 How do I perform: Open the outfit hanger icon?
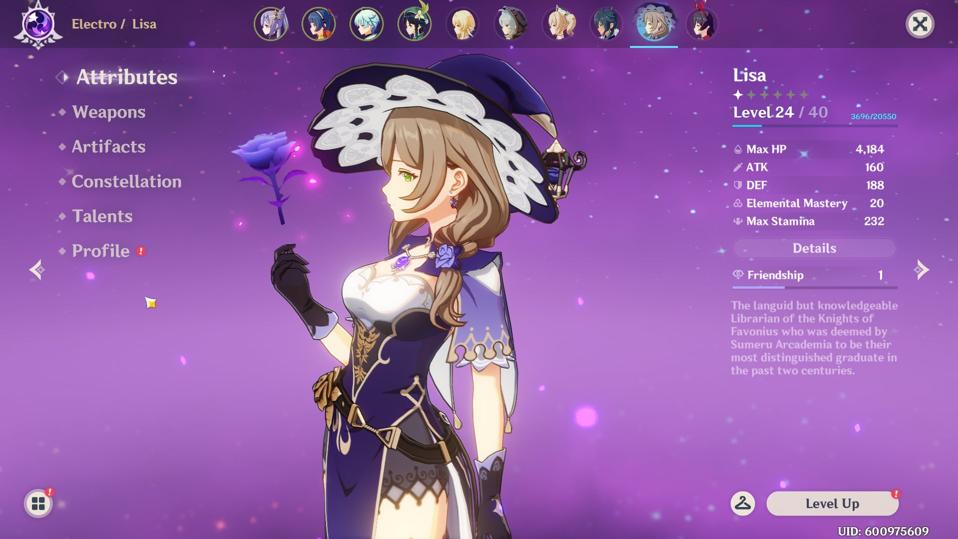[x=743, y=504]
